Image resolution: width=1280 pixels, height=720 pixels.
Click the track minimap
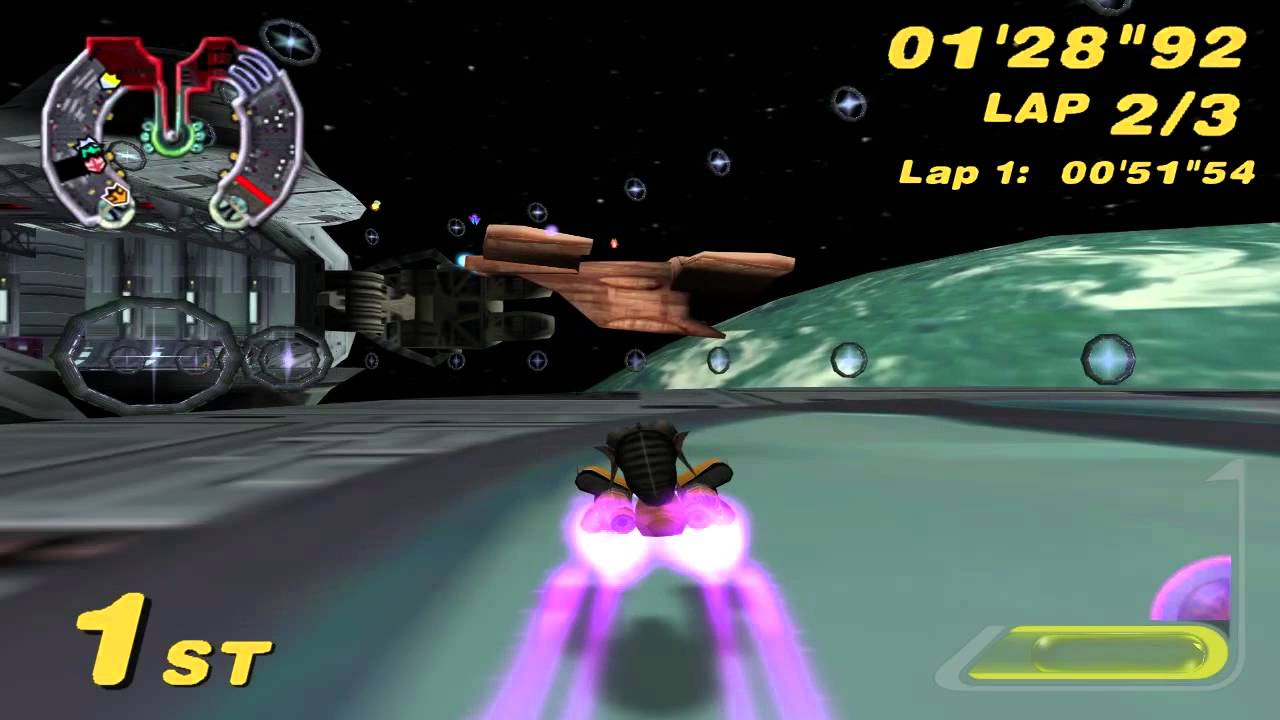(x=172, y=130)
